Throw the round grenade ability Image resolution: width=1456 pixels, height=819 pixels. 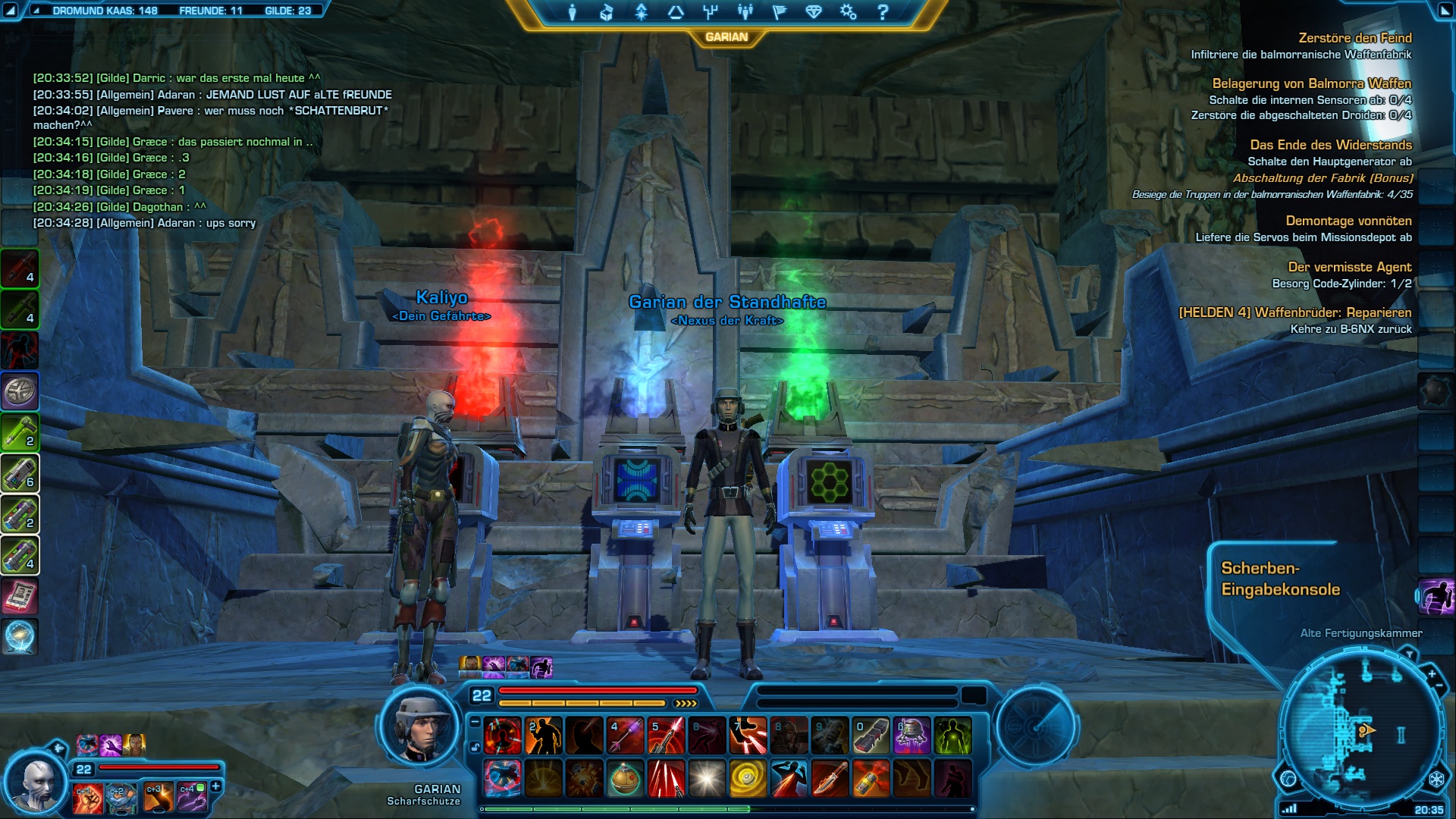tap(625, 779)
